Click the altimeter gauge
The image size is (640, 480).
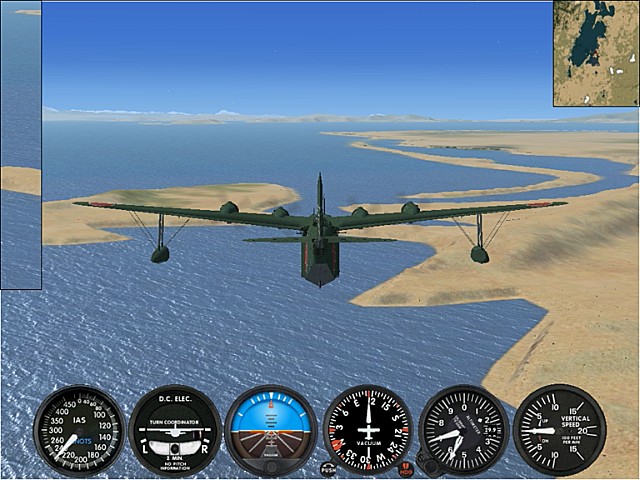point(463,430)
